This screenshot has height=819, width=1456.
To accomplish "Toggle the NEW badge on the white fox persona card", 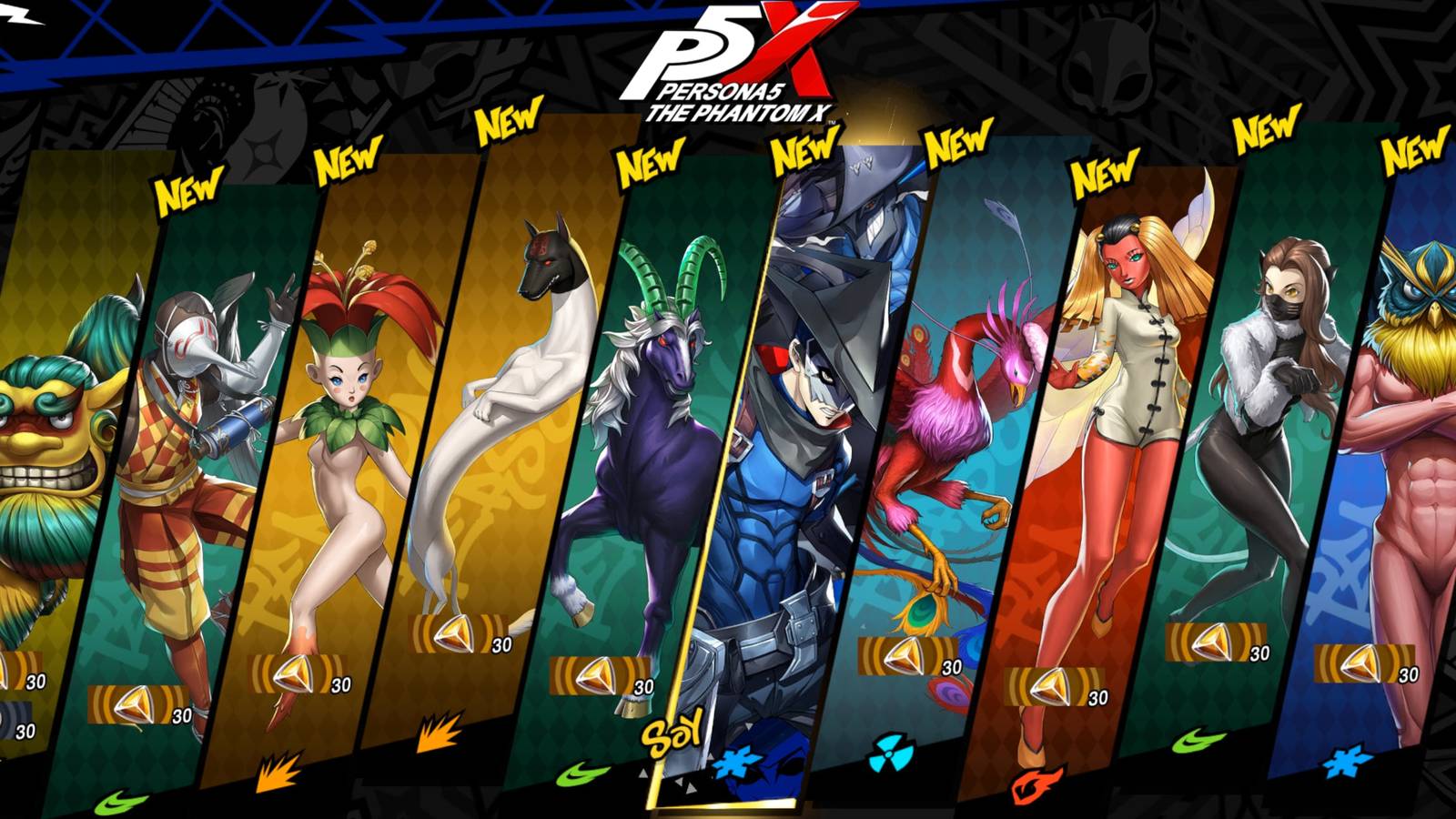I will (x=507, y=118).
